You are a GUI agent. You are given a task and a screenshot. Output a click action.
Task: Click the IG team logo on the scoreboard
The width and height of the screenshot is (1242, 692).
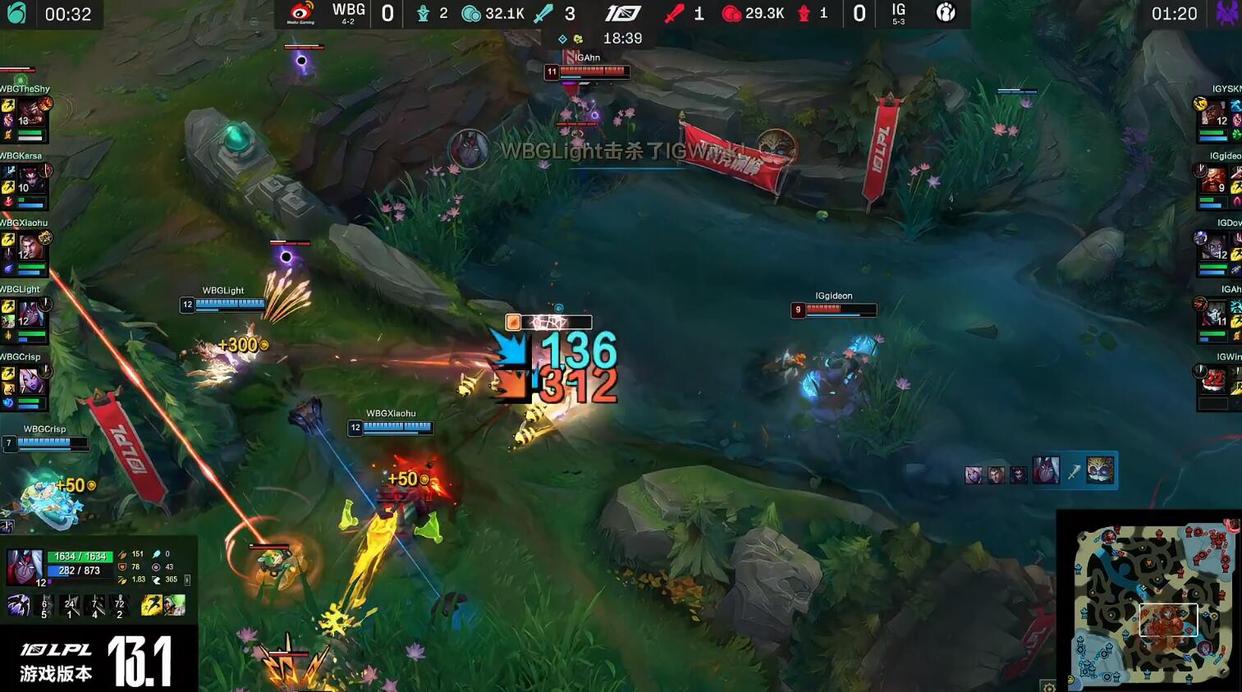click(945, 13)
